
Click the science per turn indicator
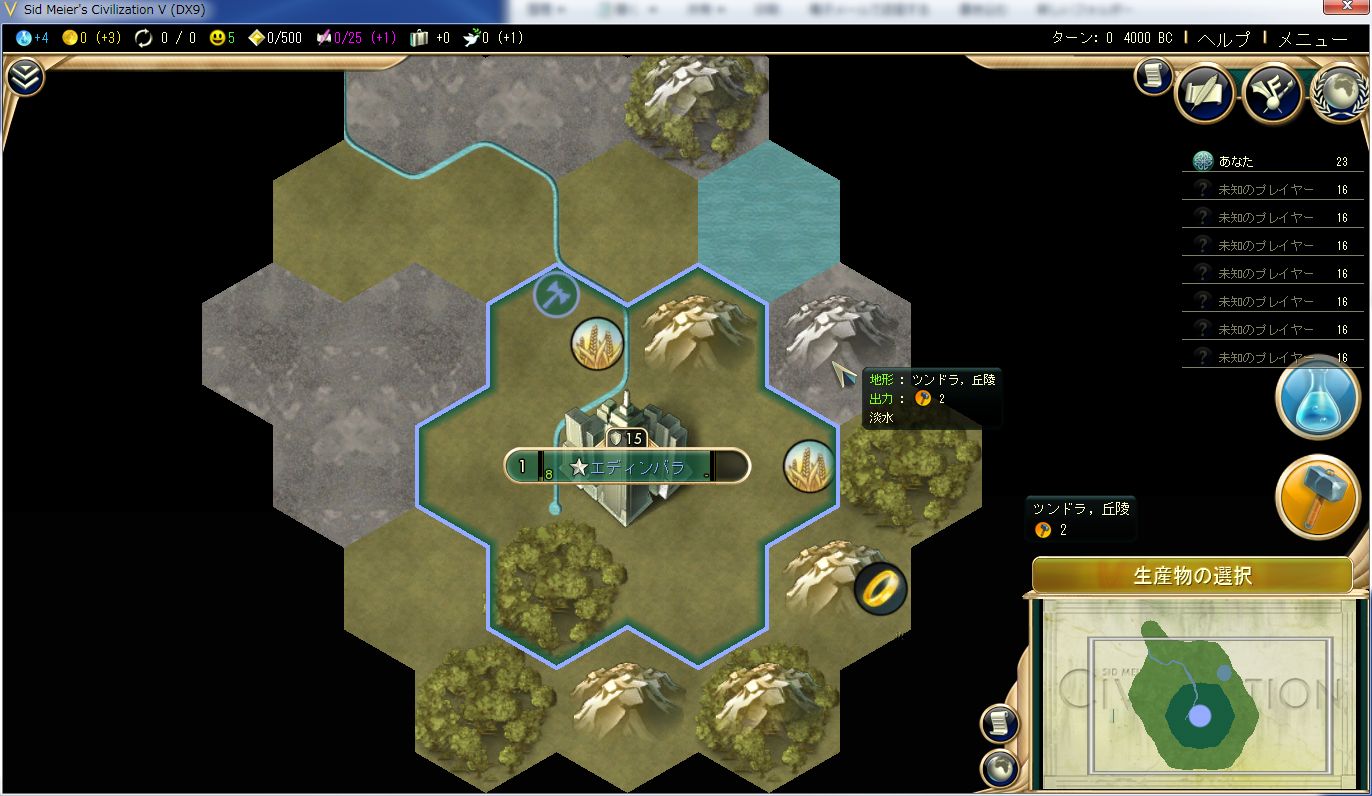tap(32, 38)
